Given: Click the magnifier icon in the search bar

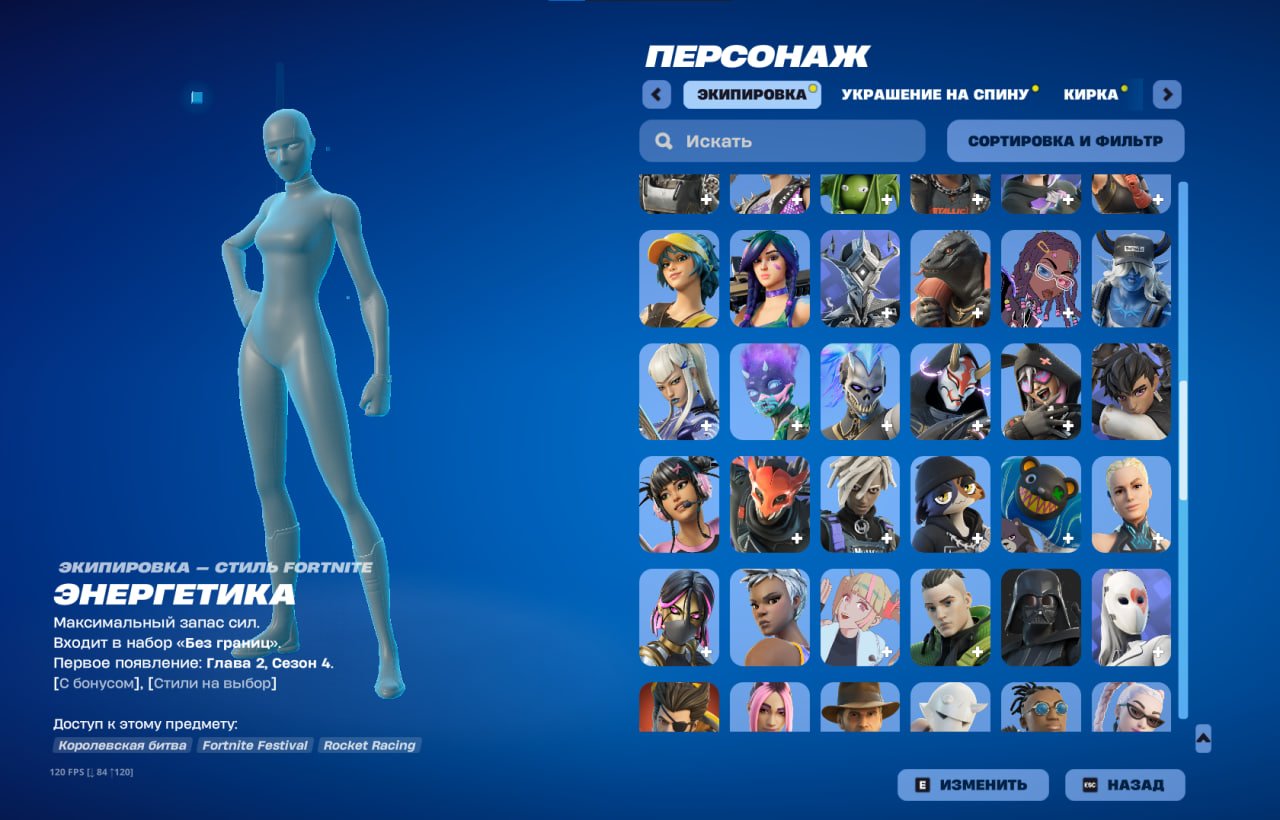Looking at the screenshot, I should 663,140.
